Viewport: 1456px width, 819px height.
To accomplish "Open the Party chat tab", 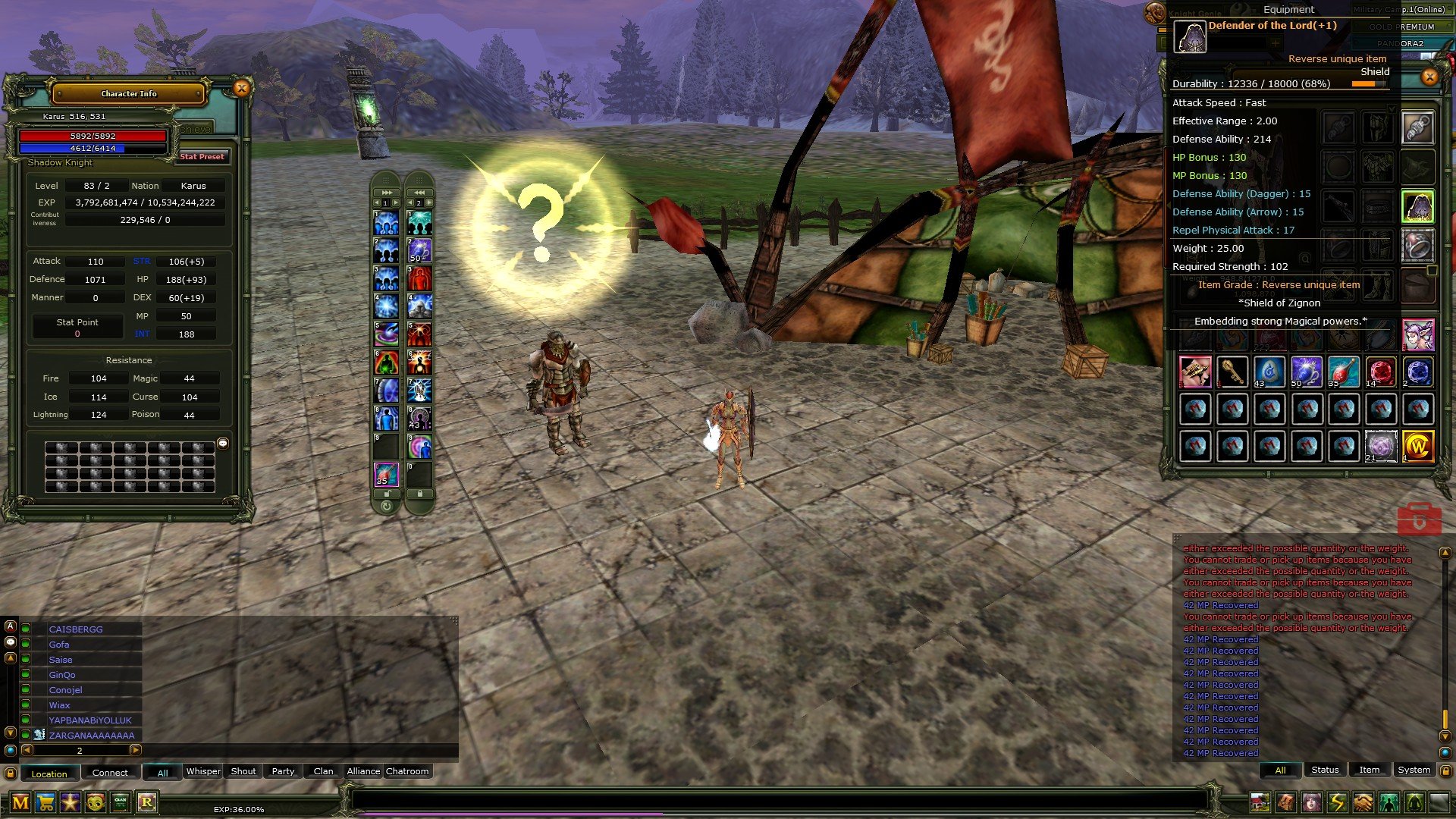I will click(283, 771).
